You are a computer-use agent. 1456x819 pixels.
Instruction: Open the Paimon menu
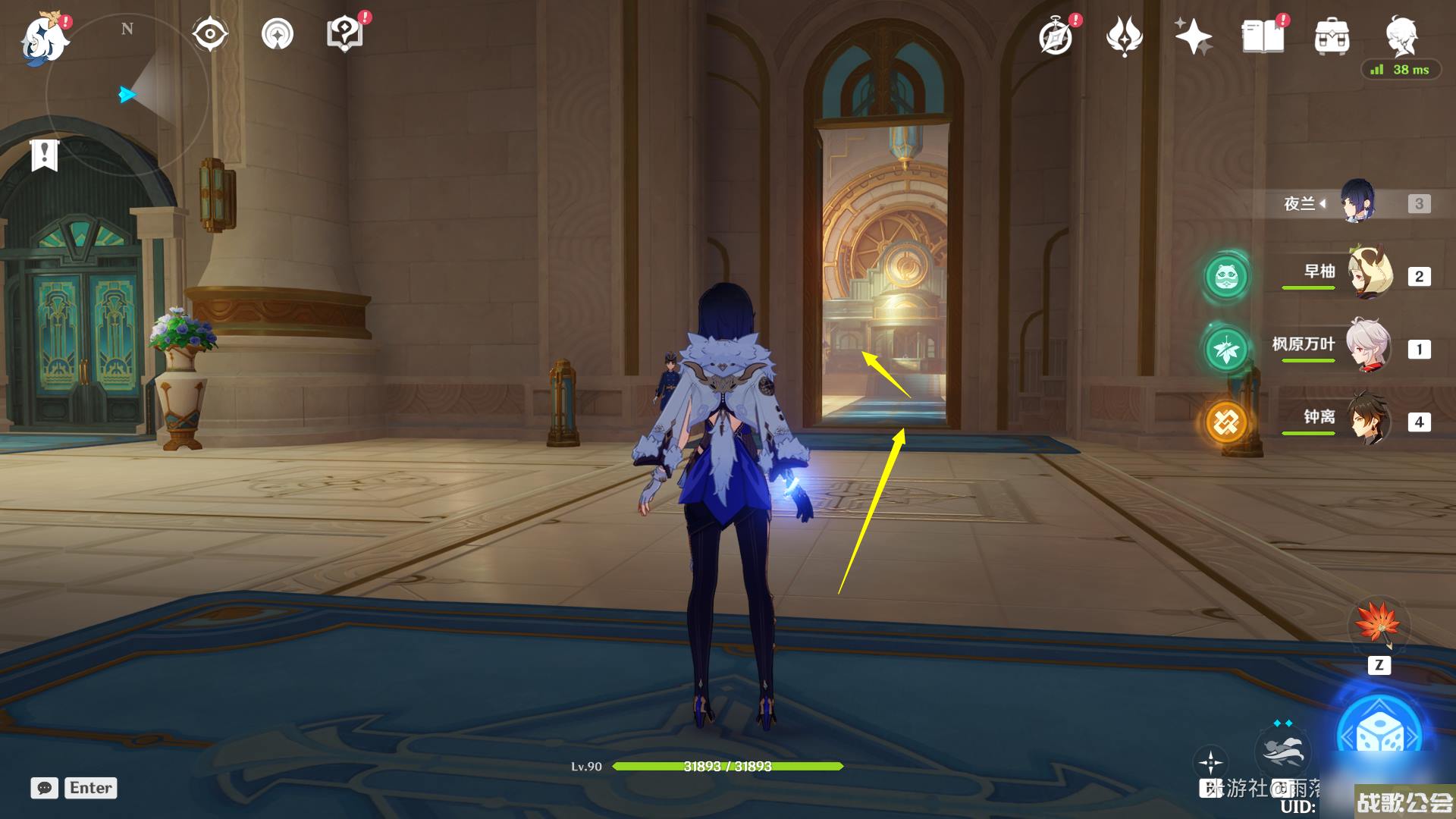click(44, 39)
